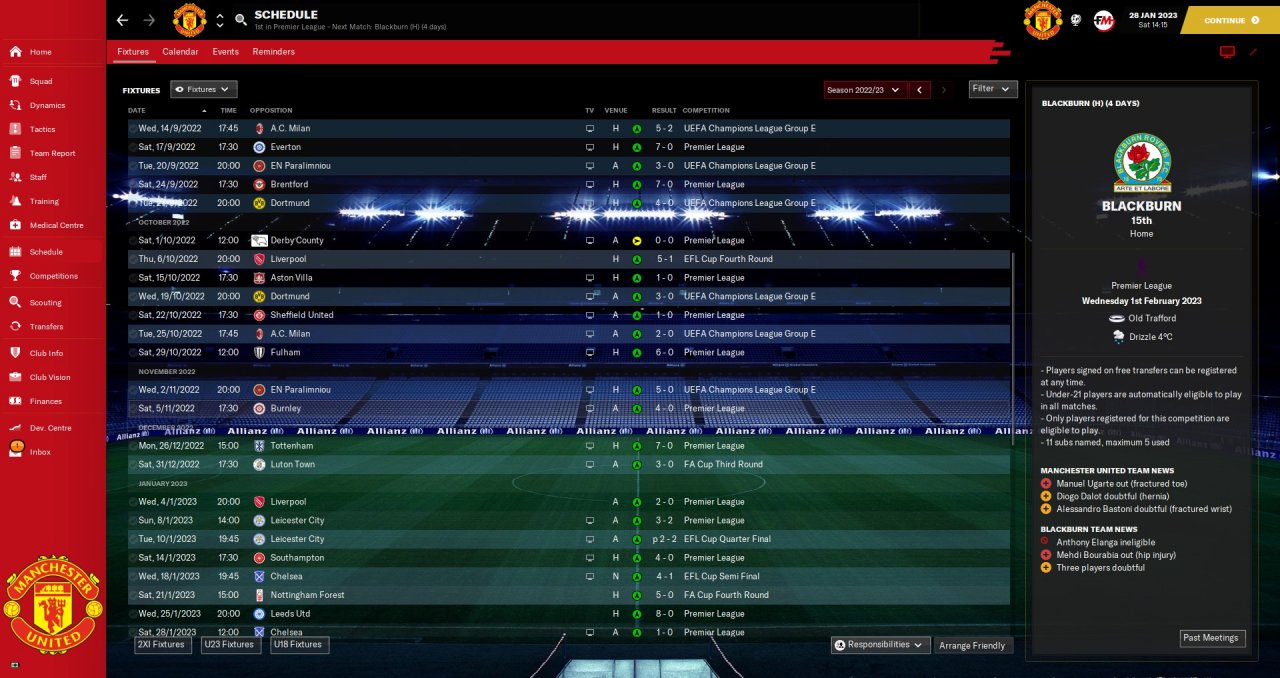This screenshot has width=1280, height=678.
Task: Switch to the Calendar tab
Action: pyautogui.click(x=180, y=52)
